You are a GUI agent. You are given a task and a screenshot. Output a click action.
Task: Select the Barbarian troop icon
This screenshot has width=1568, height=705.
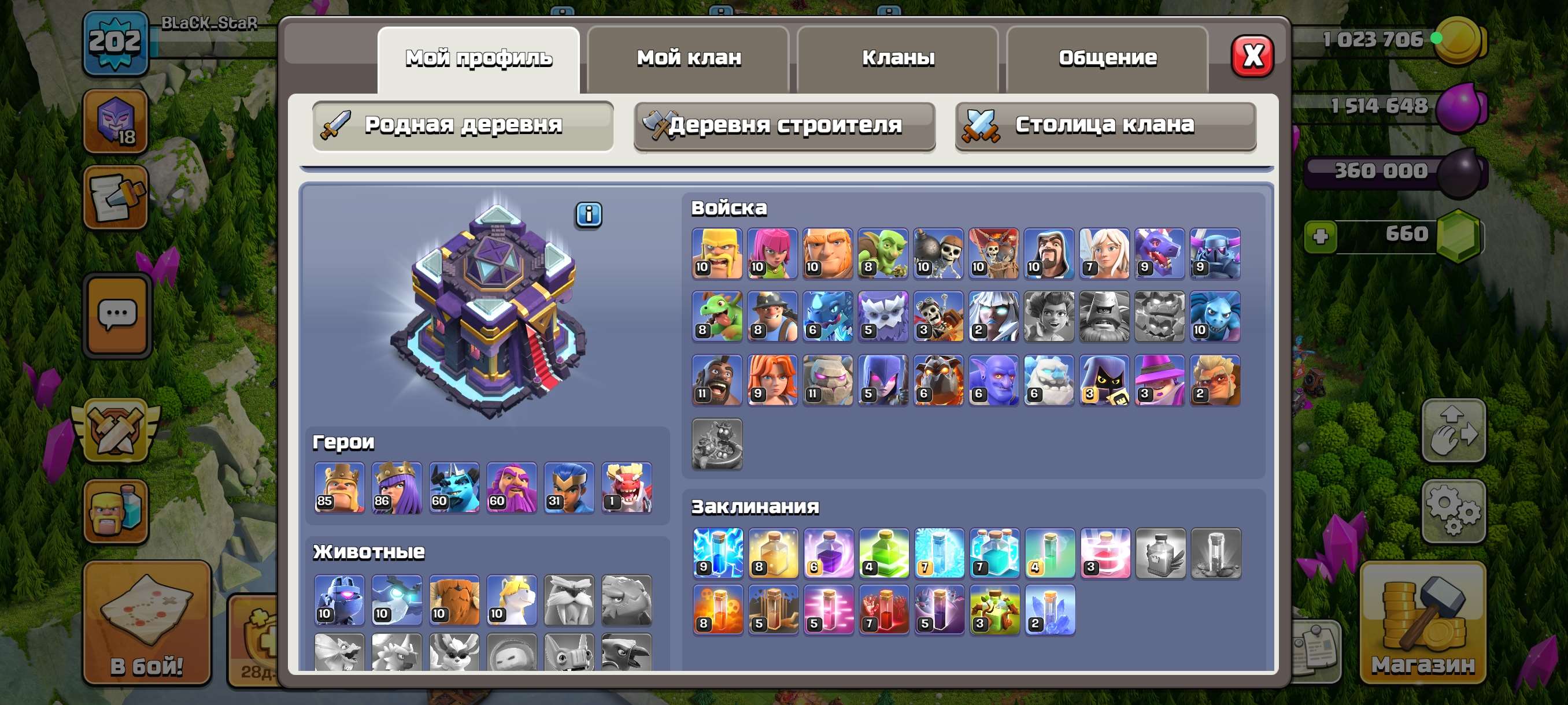click(717, 254)
